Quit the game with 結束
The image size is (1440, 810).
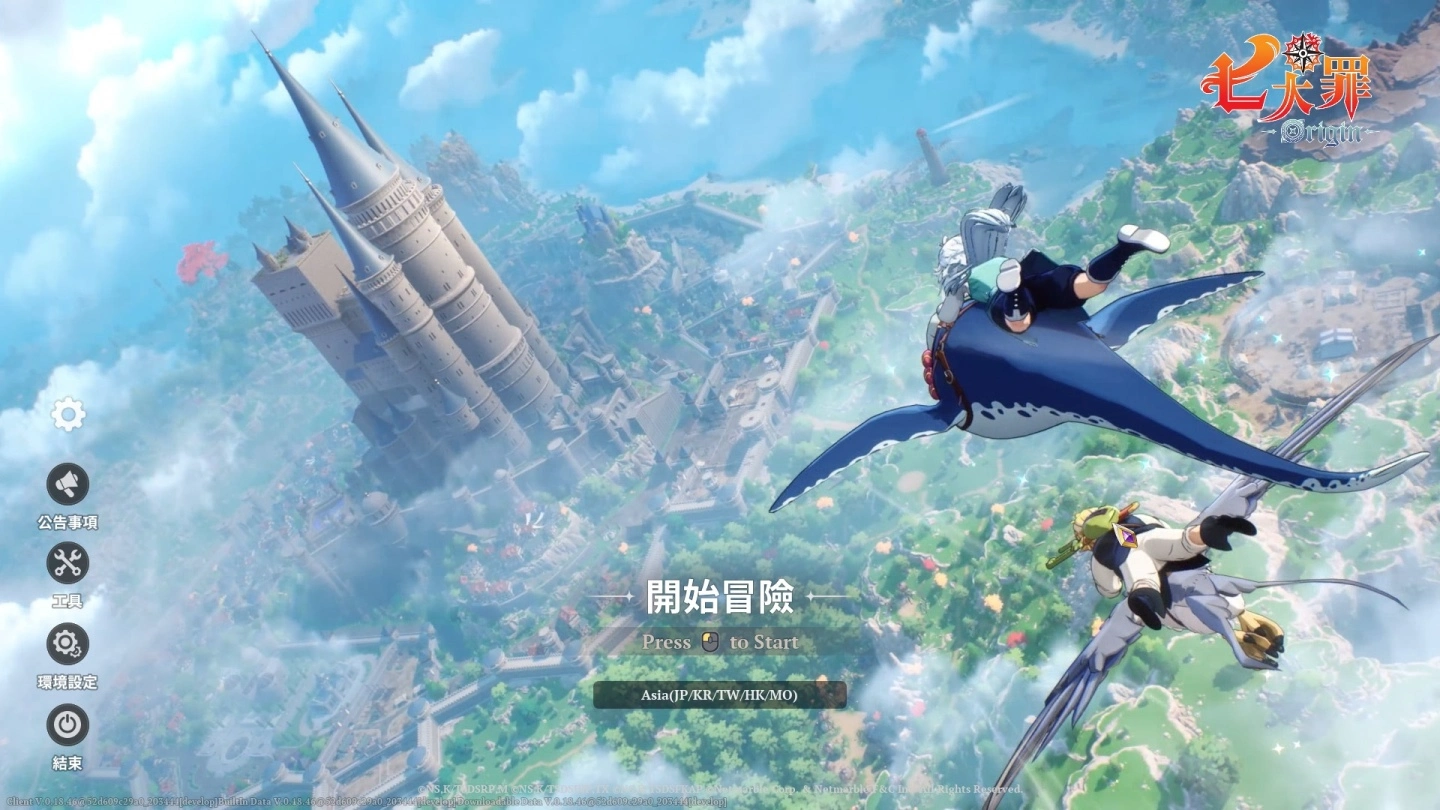point(68,726)
